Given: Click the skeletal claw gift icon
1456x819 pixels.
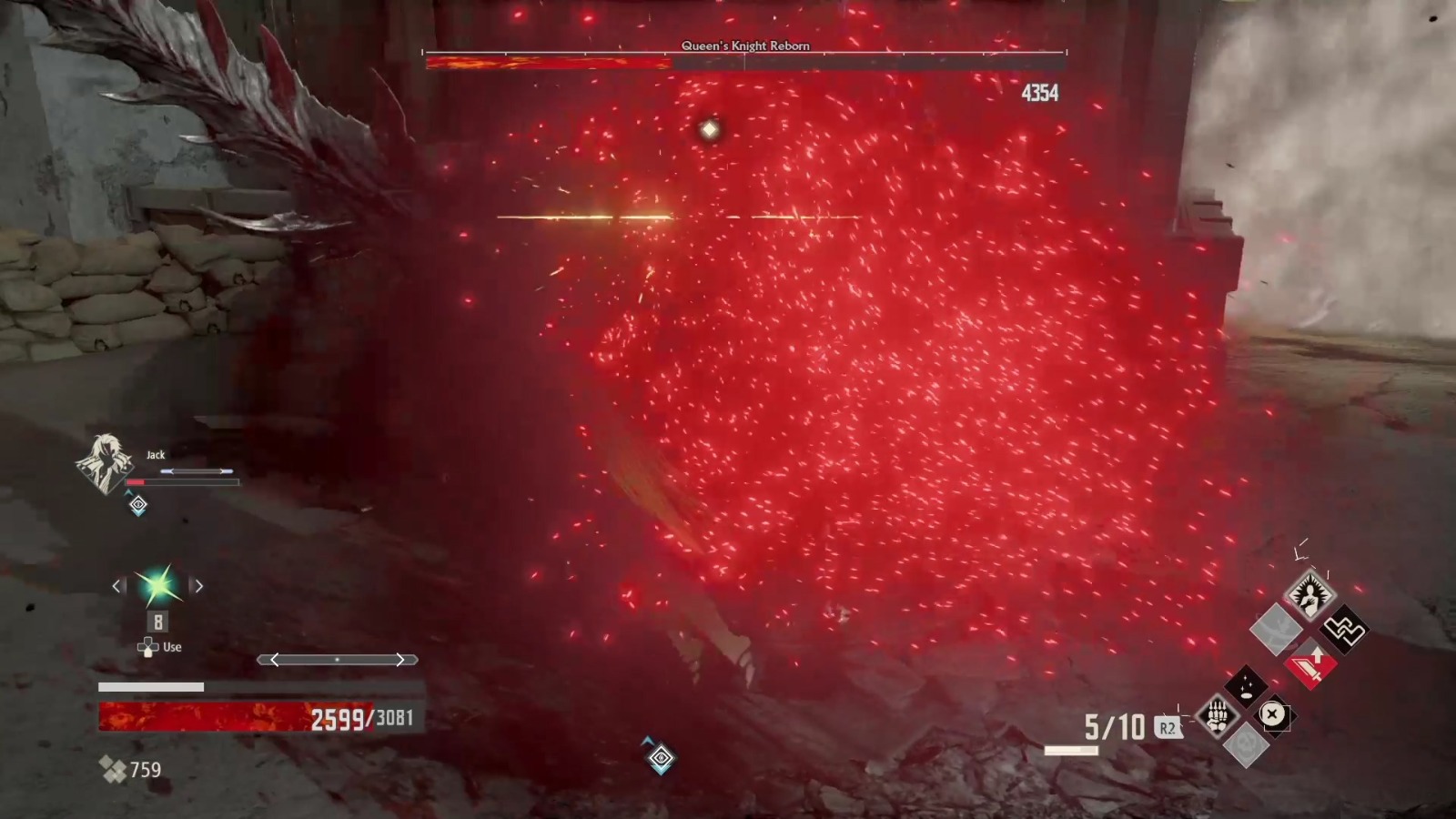Looking at the screenshot, I should (1218, 714).
